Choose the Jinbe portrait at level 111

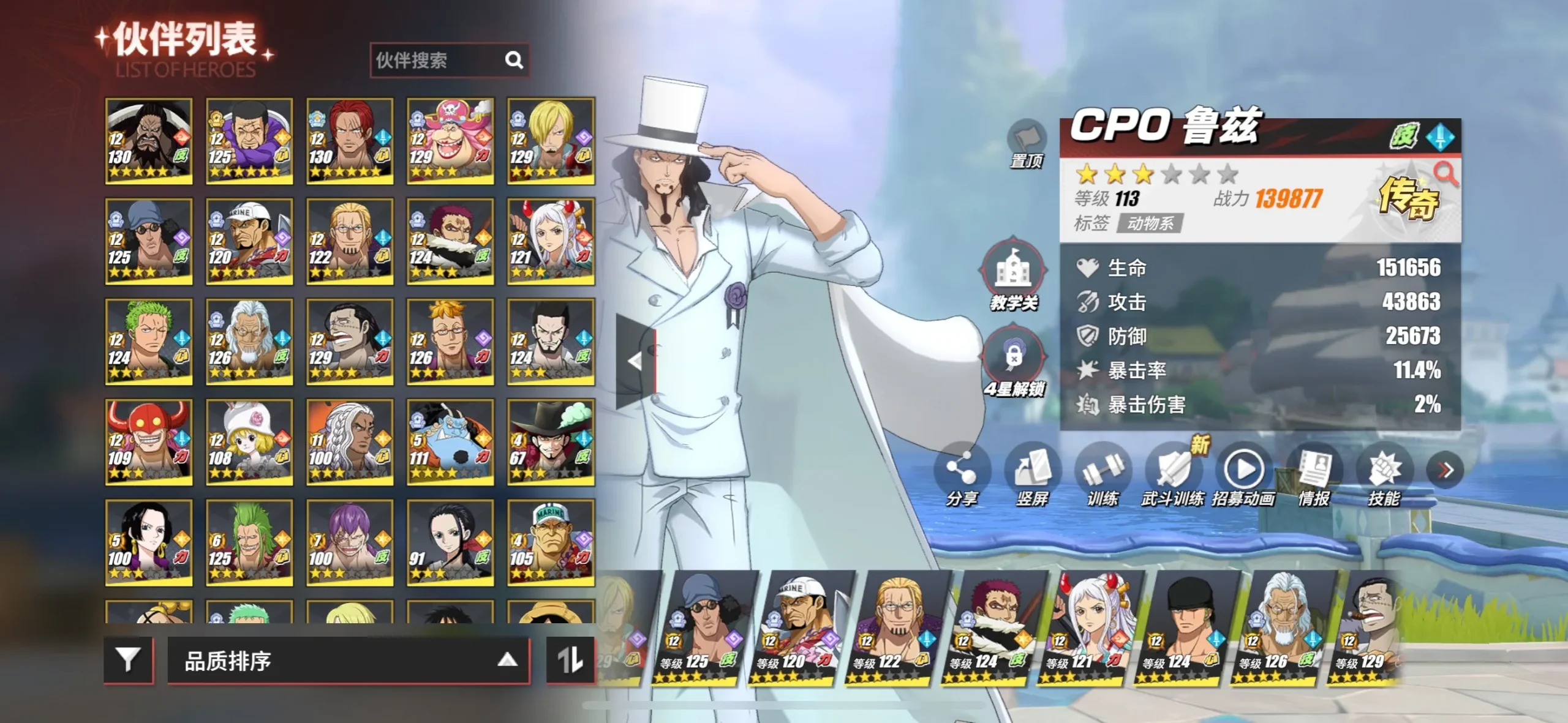[x=450, y=442]
